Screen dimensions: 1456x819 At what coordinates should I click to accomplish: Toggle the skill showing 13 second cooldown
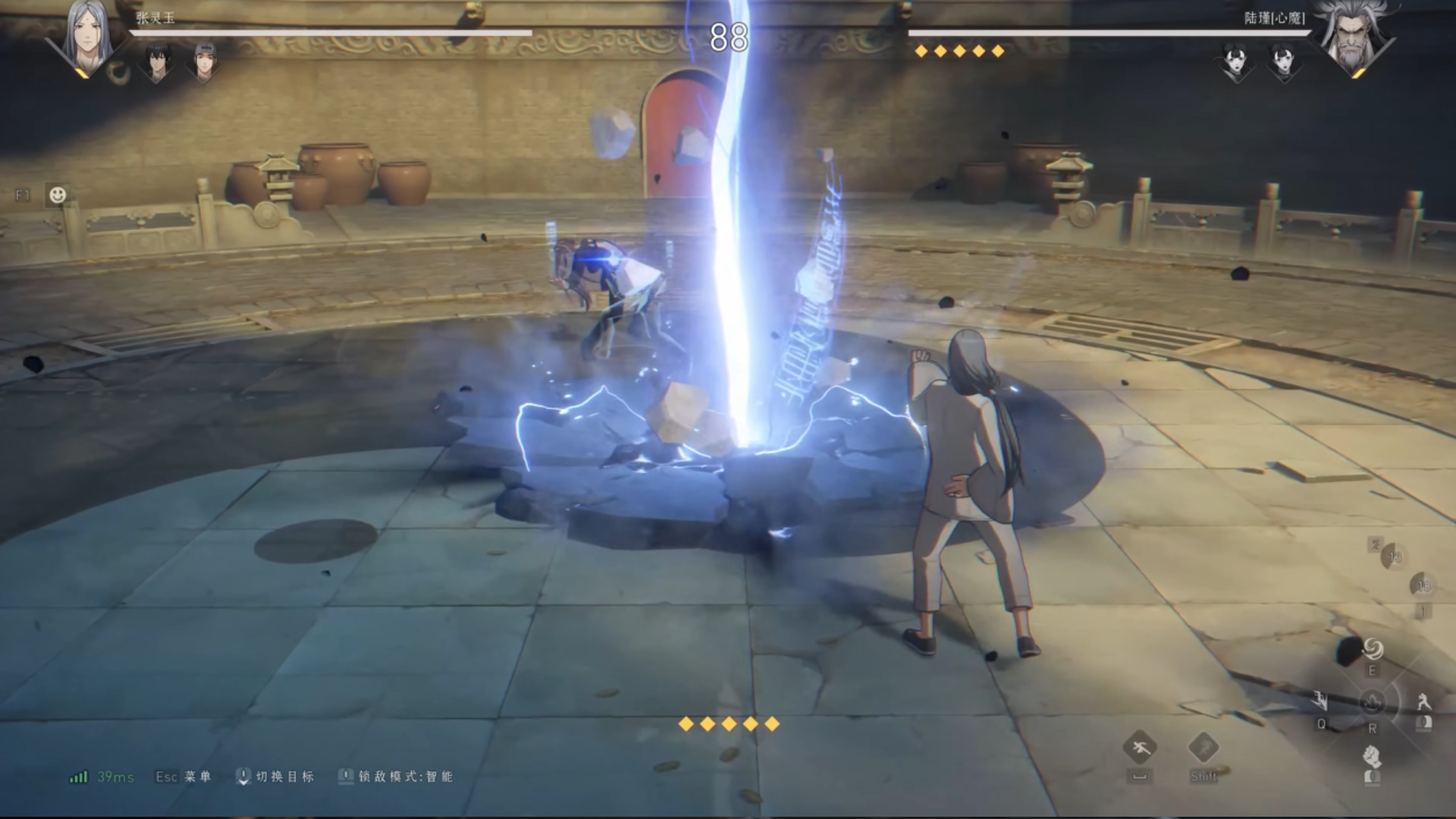[1395, 556]
